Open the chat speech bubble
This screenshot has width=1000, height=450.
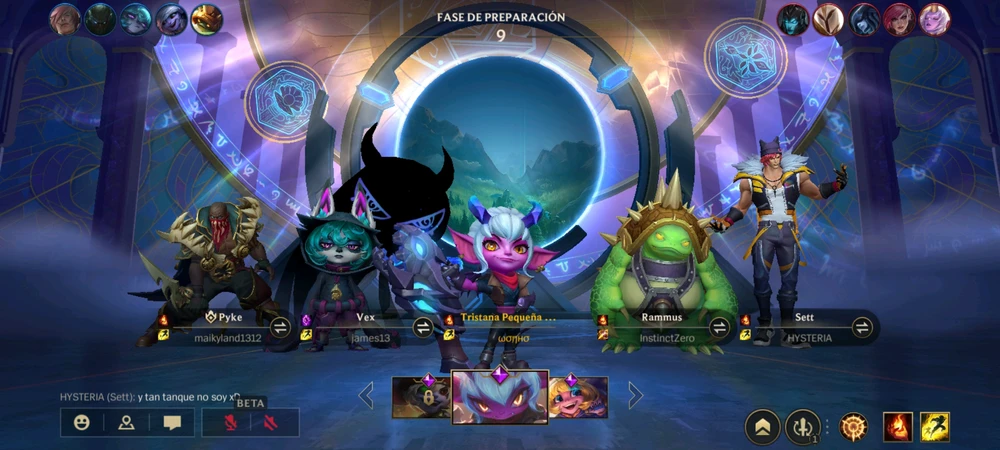click(172, 422)
